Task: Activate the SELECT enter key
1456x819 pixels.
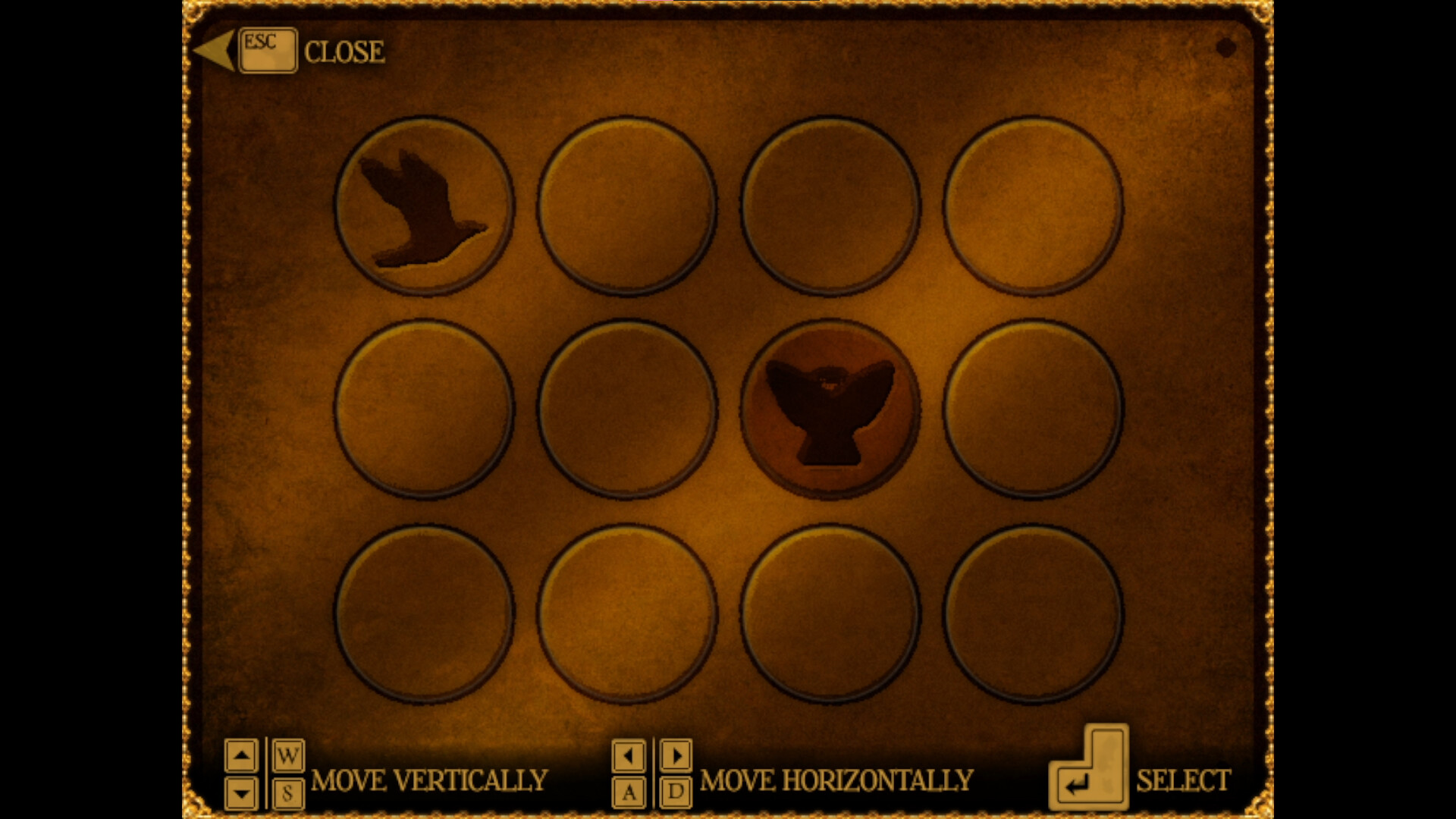Action: [1090, 773]
